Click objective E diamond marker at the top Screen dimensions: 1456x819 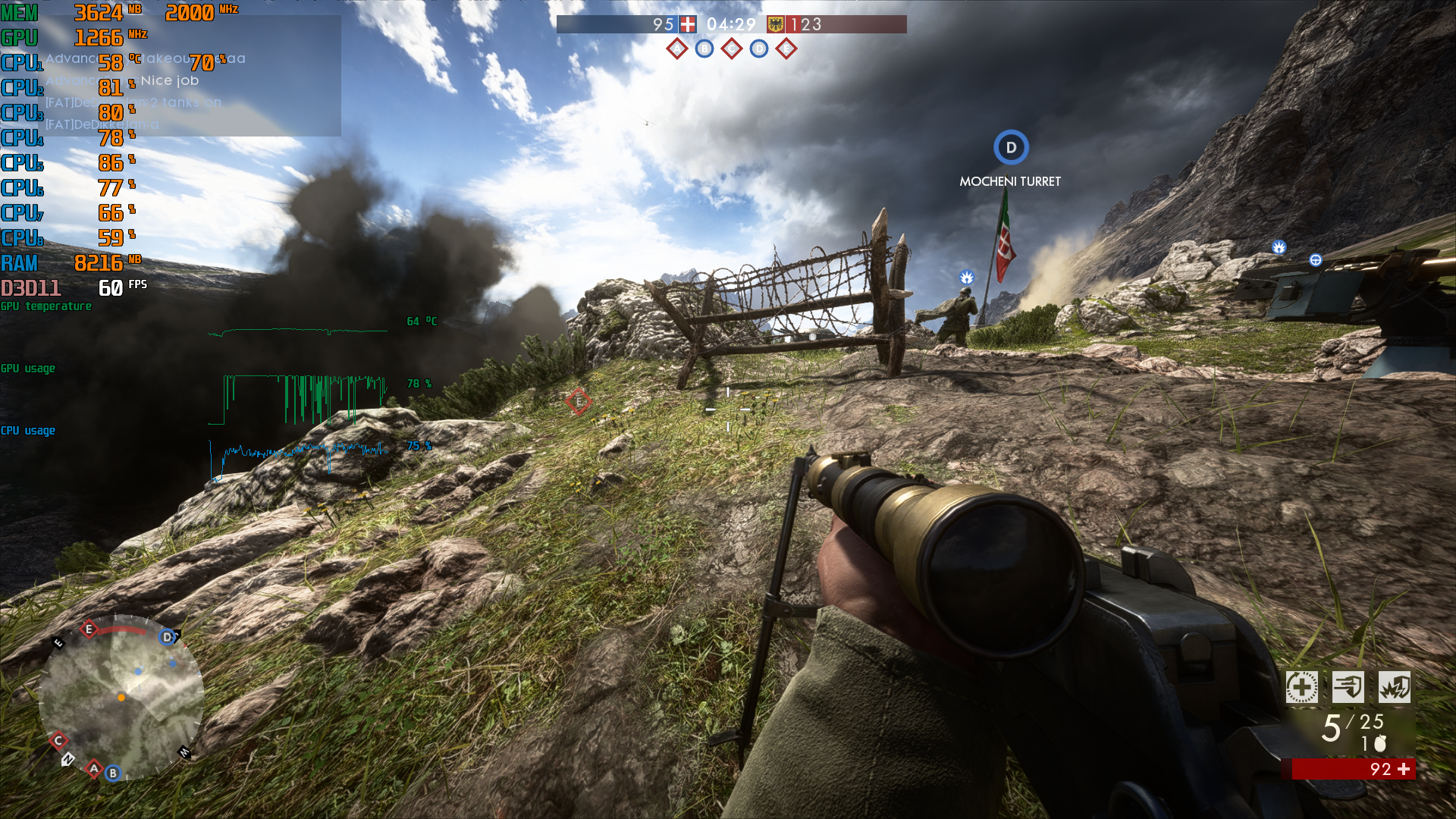coord(788,47)
